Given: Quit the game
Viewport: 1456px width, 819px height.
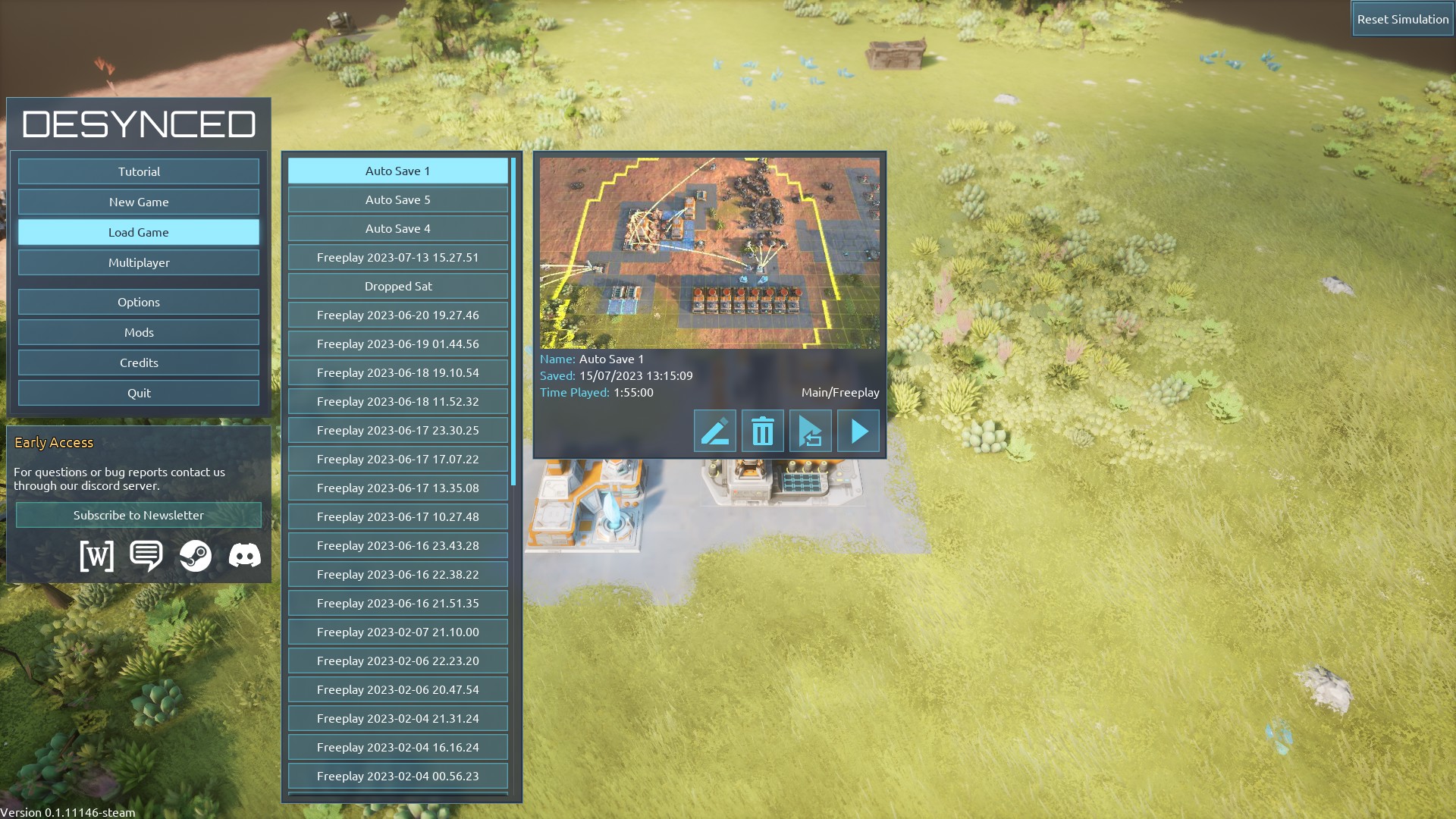Looking at the screenshot, I should tap(139, 393).
